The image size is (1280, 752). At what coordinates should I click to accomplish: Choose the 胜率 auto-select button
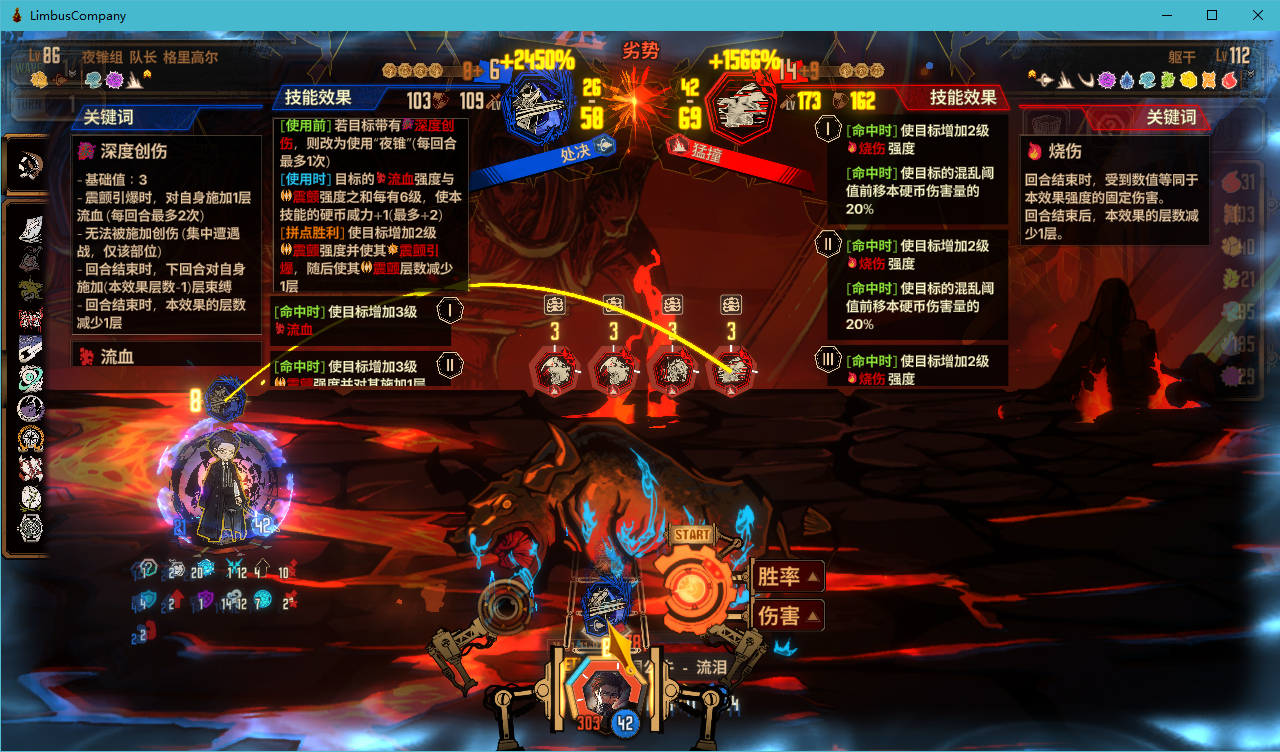787,577
